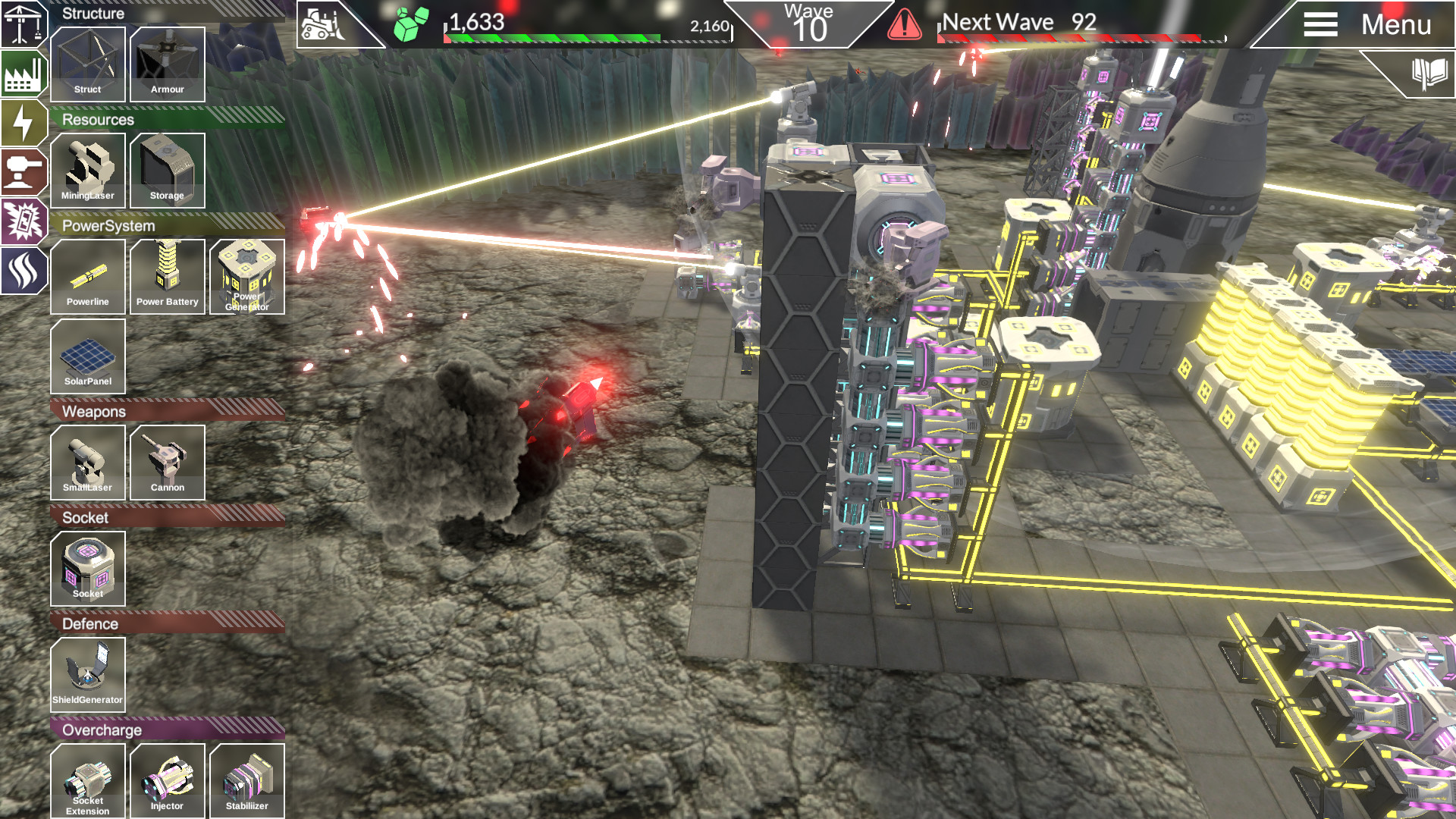The height and width of the screenshot is (819, 1456).
Task: Choose the Injector overcharge item
Action: [x=168, y=781]
